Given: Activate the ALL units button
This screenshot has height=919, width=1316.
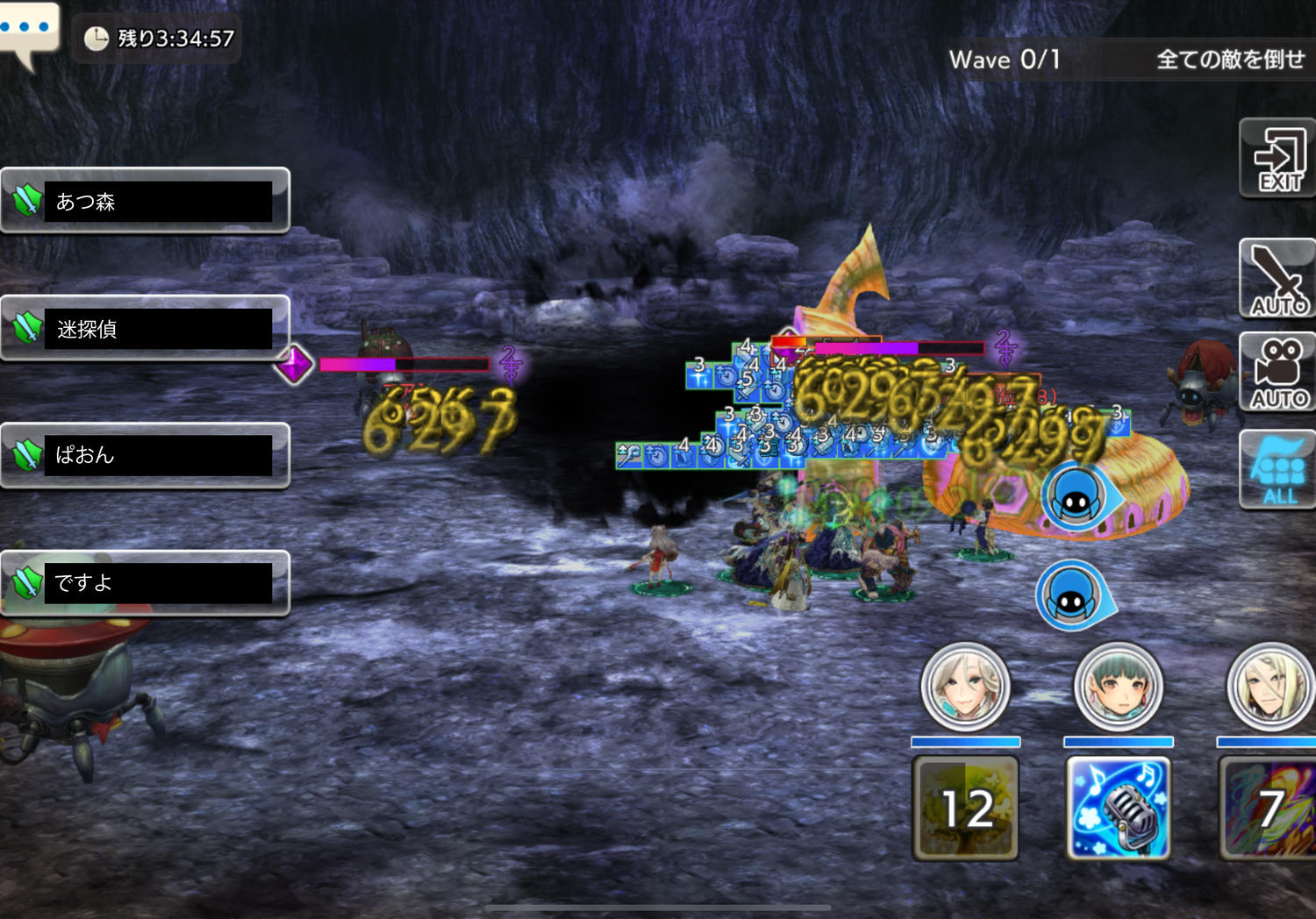Looking at the screenshot, I should (1277, 470).
